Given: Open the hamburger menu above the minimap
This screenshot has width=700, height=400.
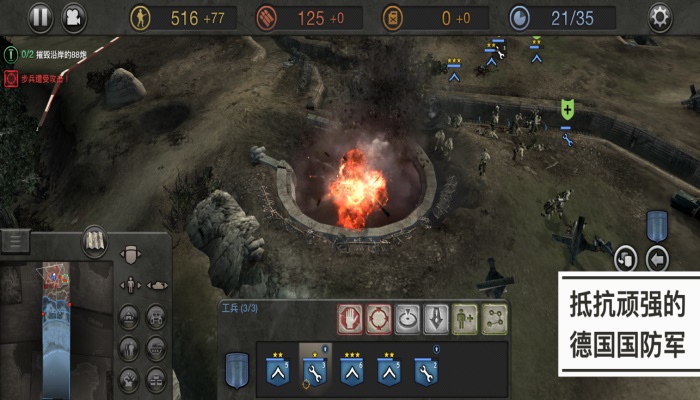Looking at the screenshot, I should pos(15,241).
